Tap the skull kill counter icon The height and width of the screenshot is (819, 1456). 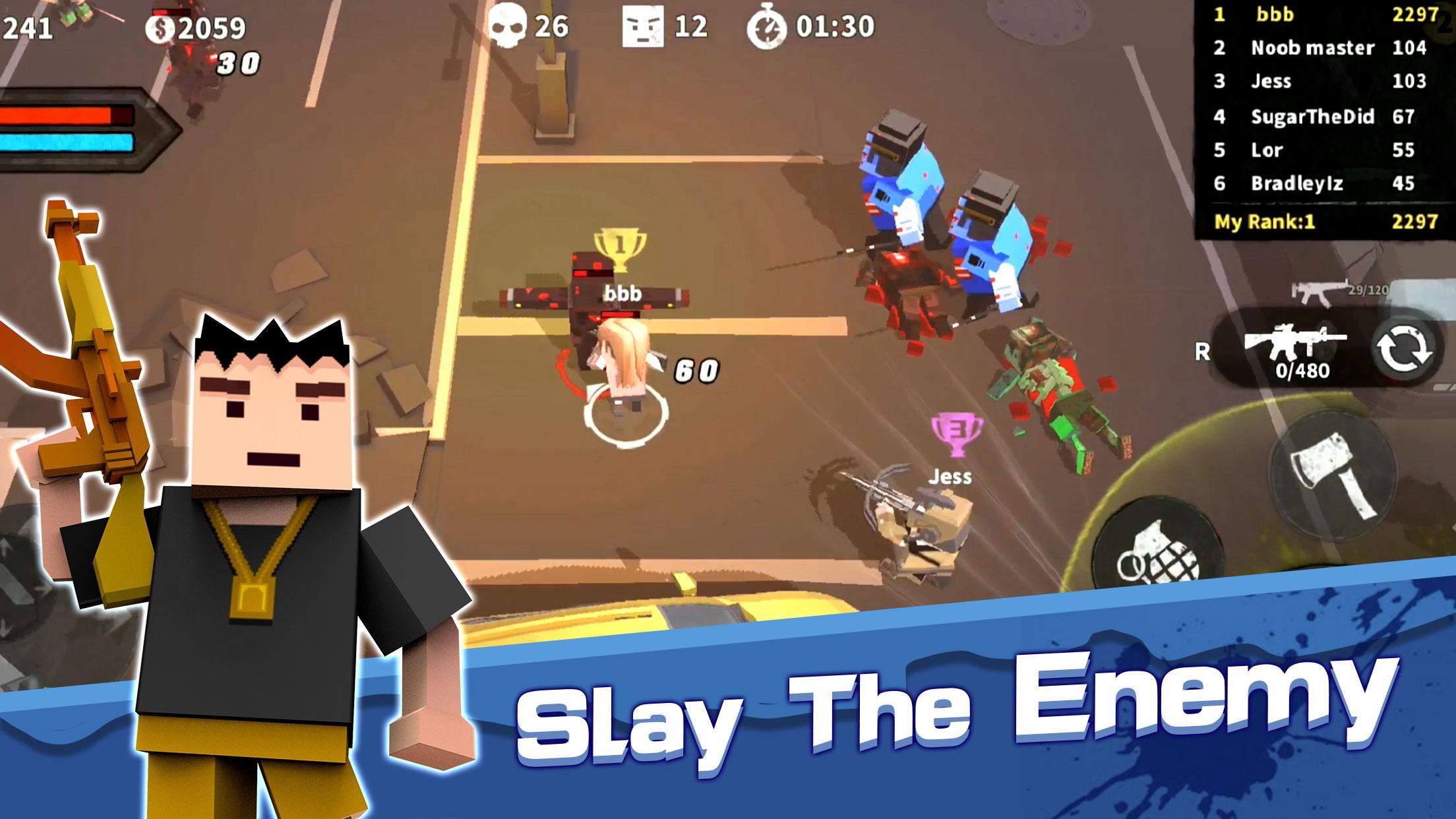pos(508,26)
